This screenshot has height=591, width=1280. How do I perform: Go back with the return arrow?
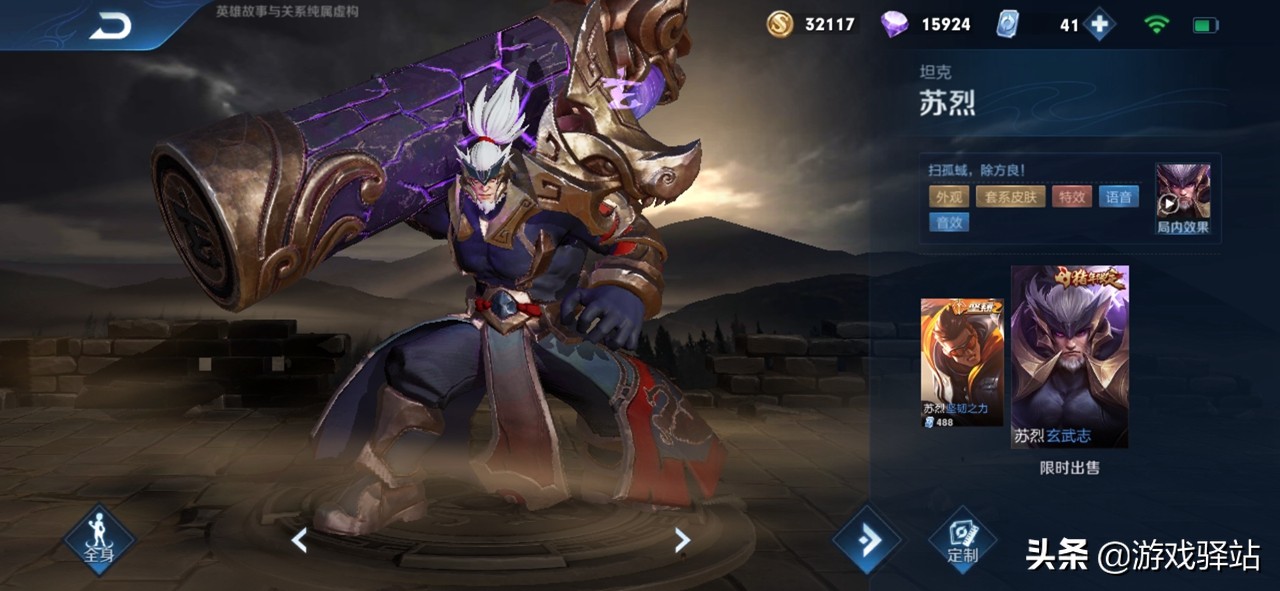pyautogui.click(x=109, y=27)
